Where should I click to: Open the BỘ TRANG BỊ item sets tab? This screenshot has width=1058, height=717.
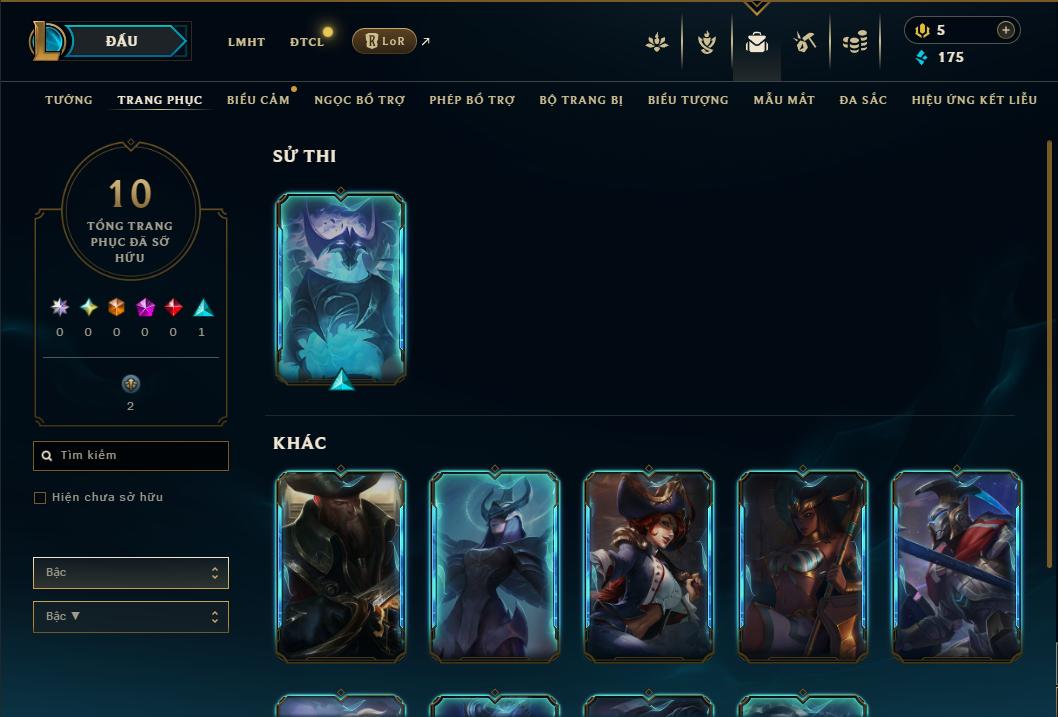tap(581, 100)
